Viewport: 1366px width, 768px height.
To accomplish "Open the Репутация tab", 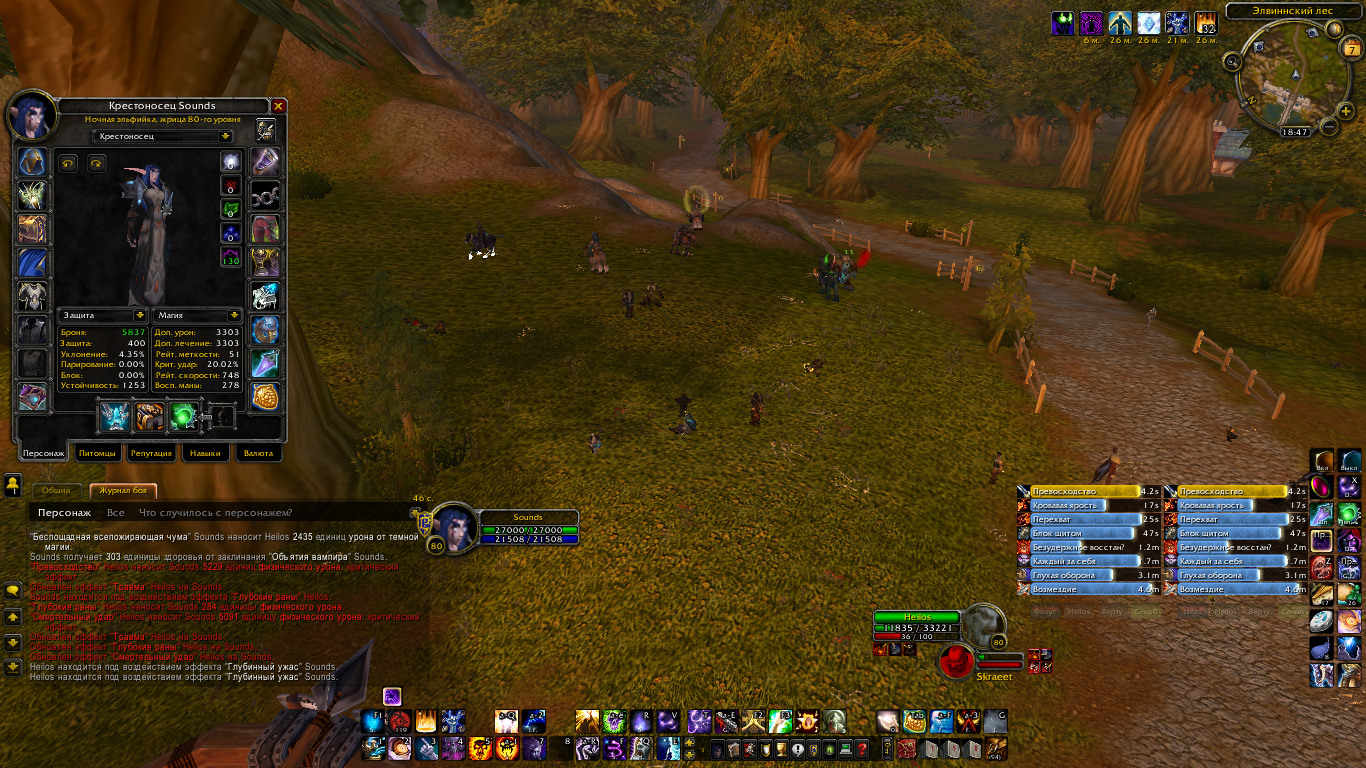I will coord(151,453).
